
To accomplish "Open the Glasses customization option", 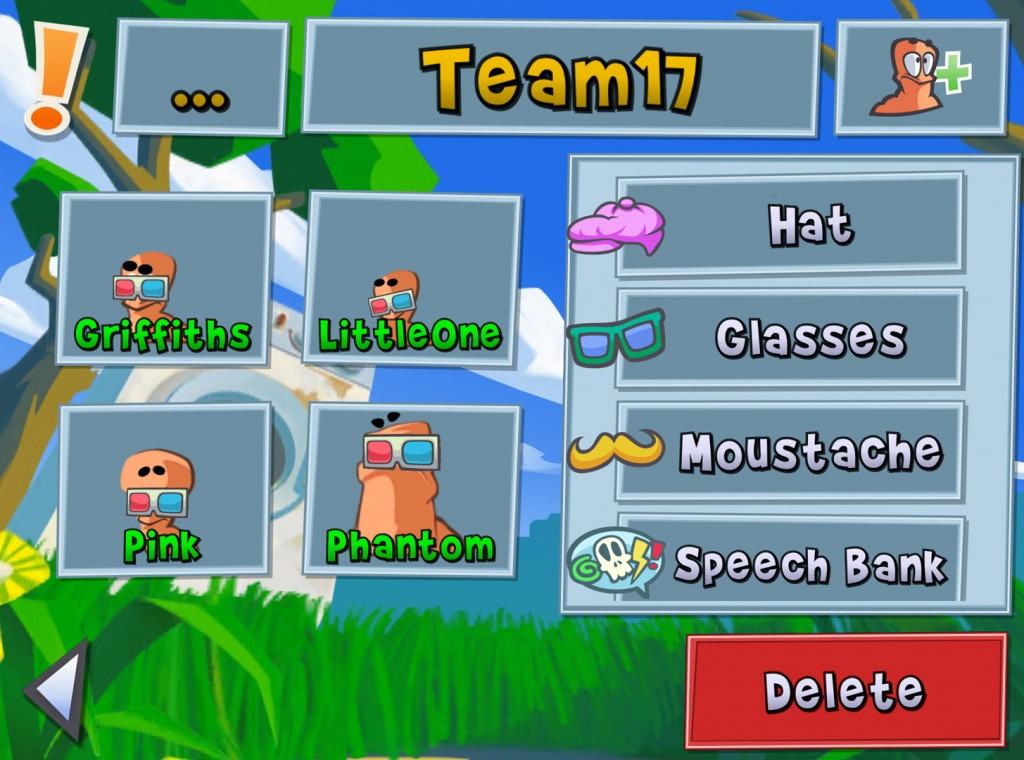I will click(x=790, y=338).
